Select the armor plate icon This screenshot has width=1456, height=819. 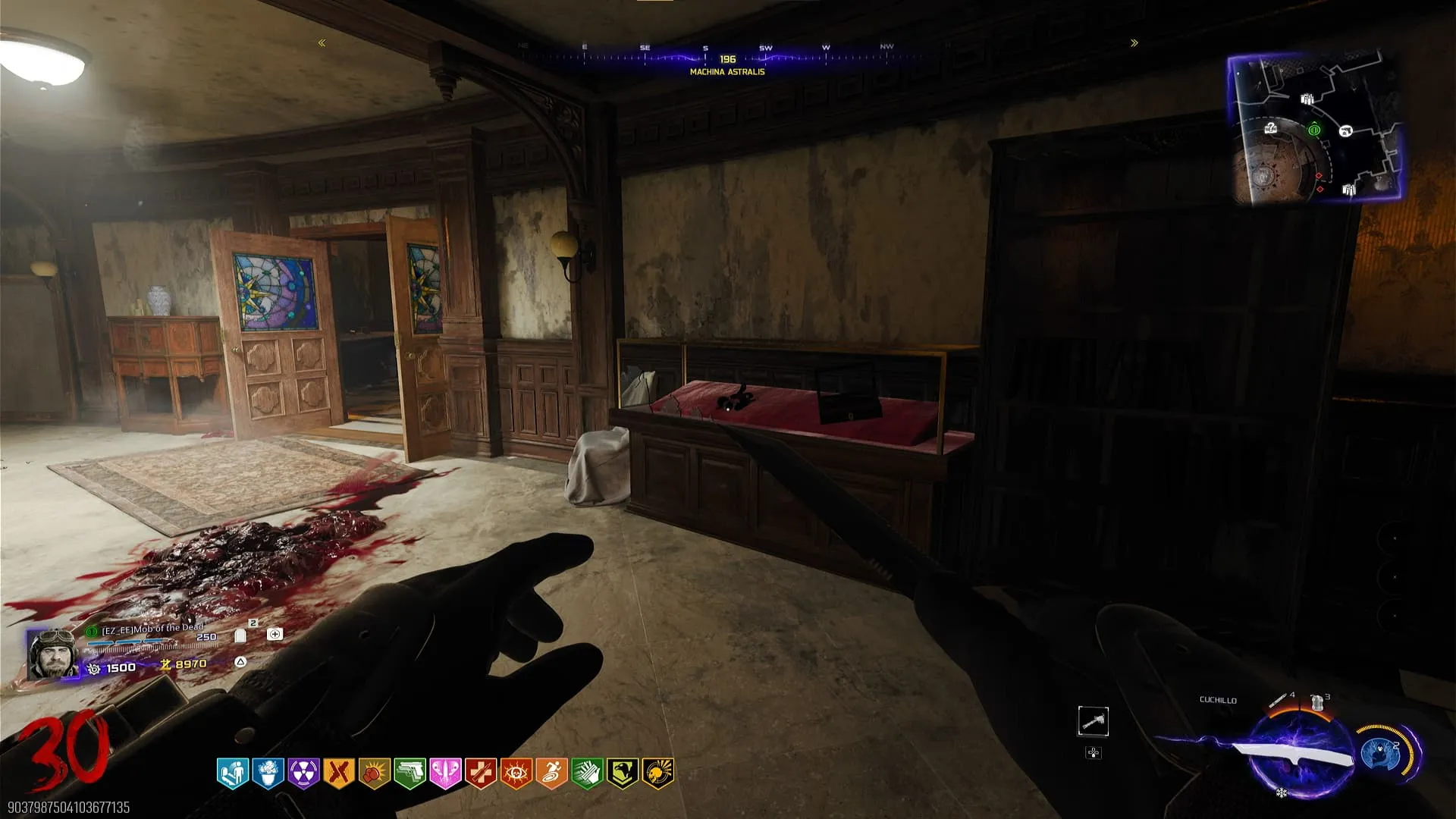(x=240, y=635)
